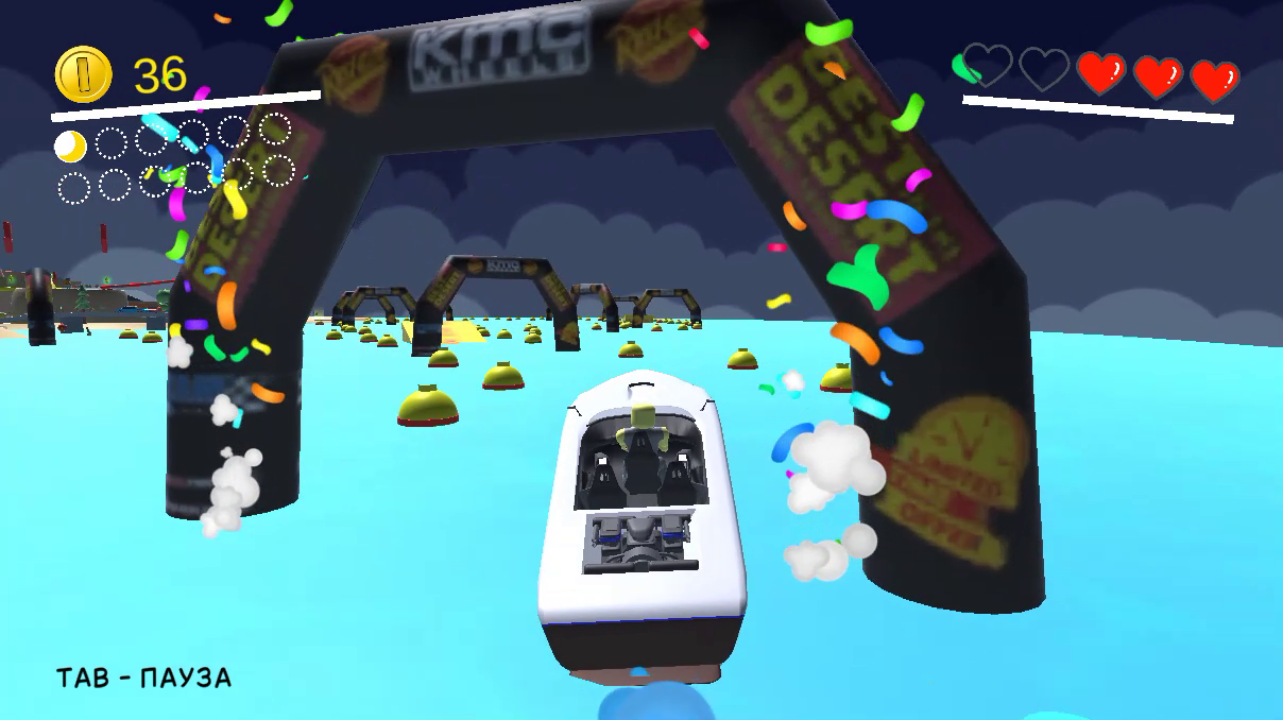Screen dimensions: 1283x720
Task: Click the middle red heart icon
Action: click(x=1156, y=74)
